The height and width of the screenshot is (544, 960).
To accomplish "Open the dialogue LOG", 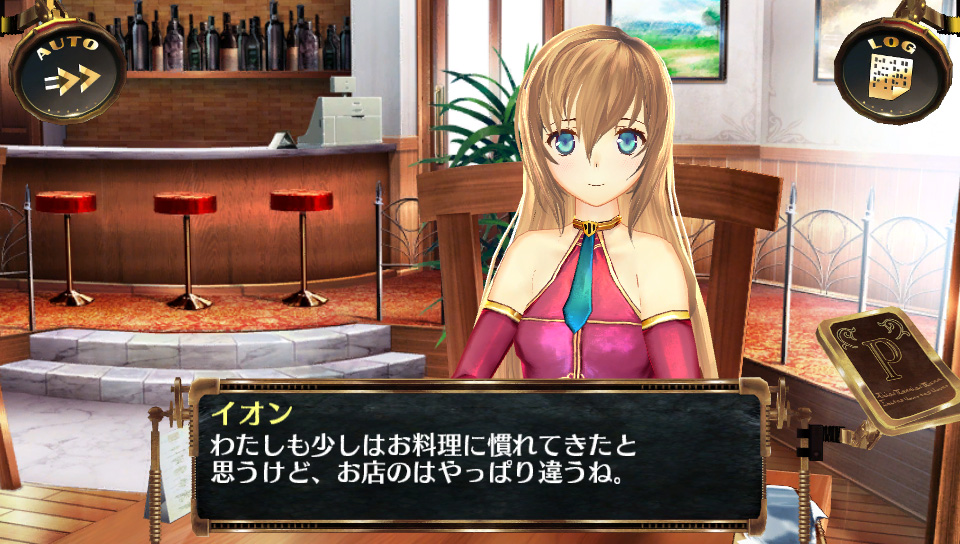I will tap(891, 68).
